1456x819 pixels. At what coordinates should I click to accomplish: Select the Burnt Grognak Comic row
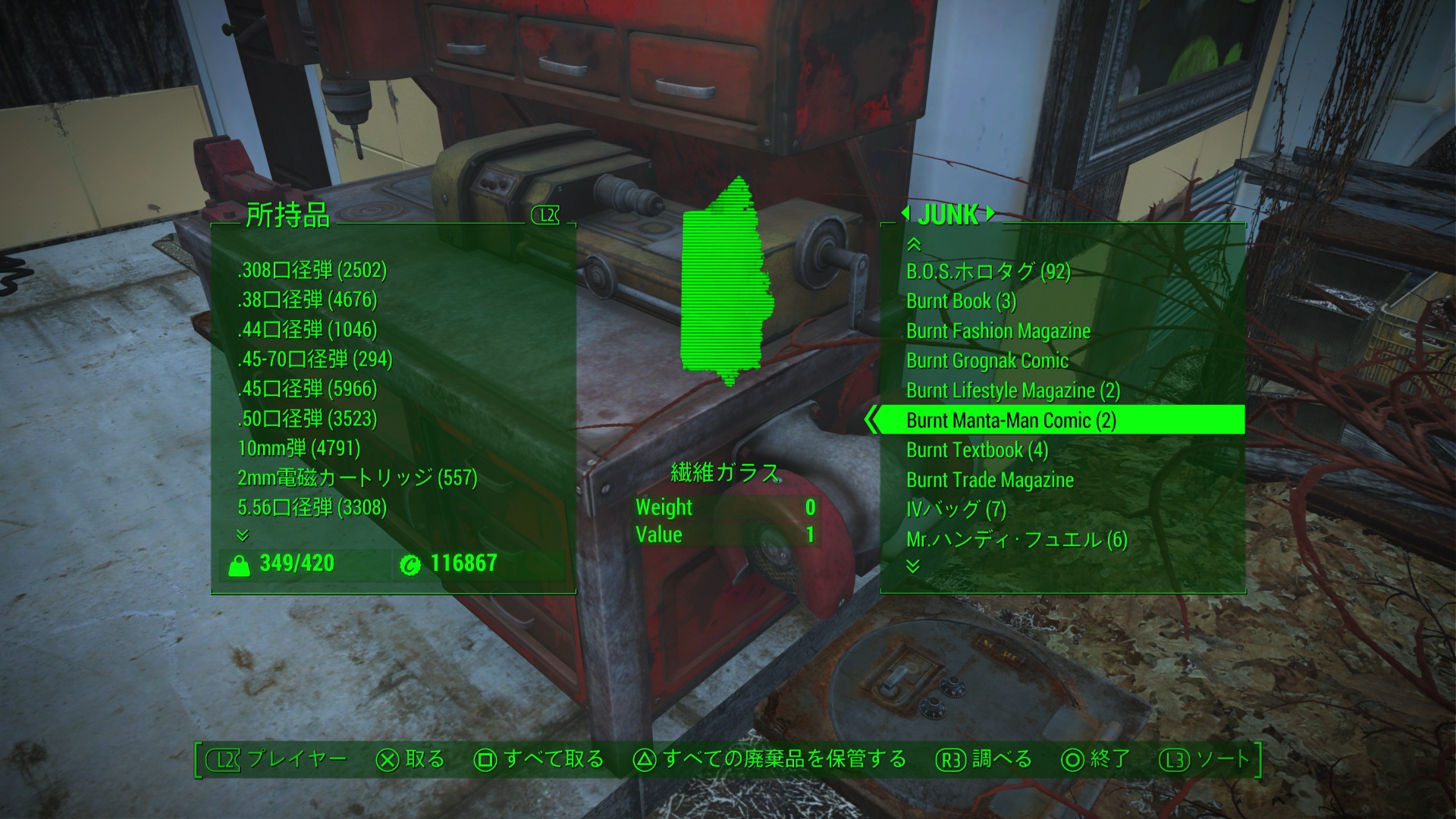987,361
